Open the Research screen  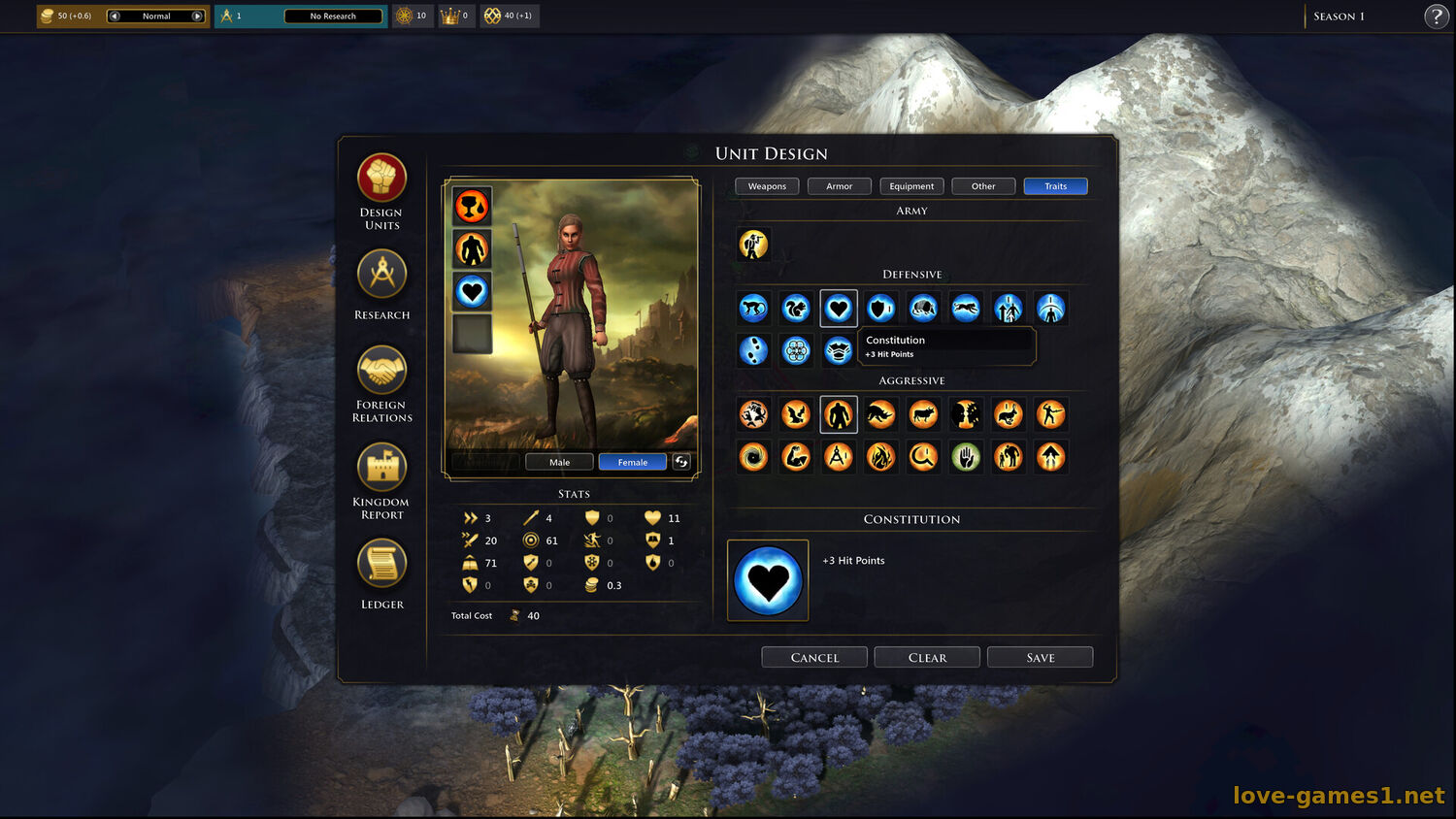[x=381, y=275]
